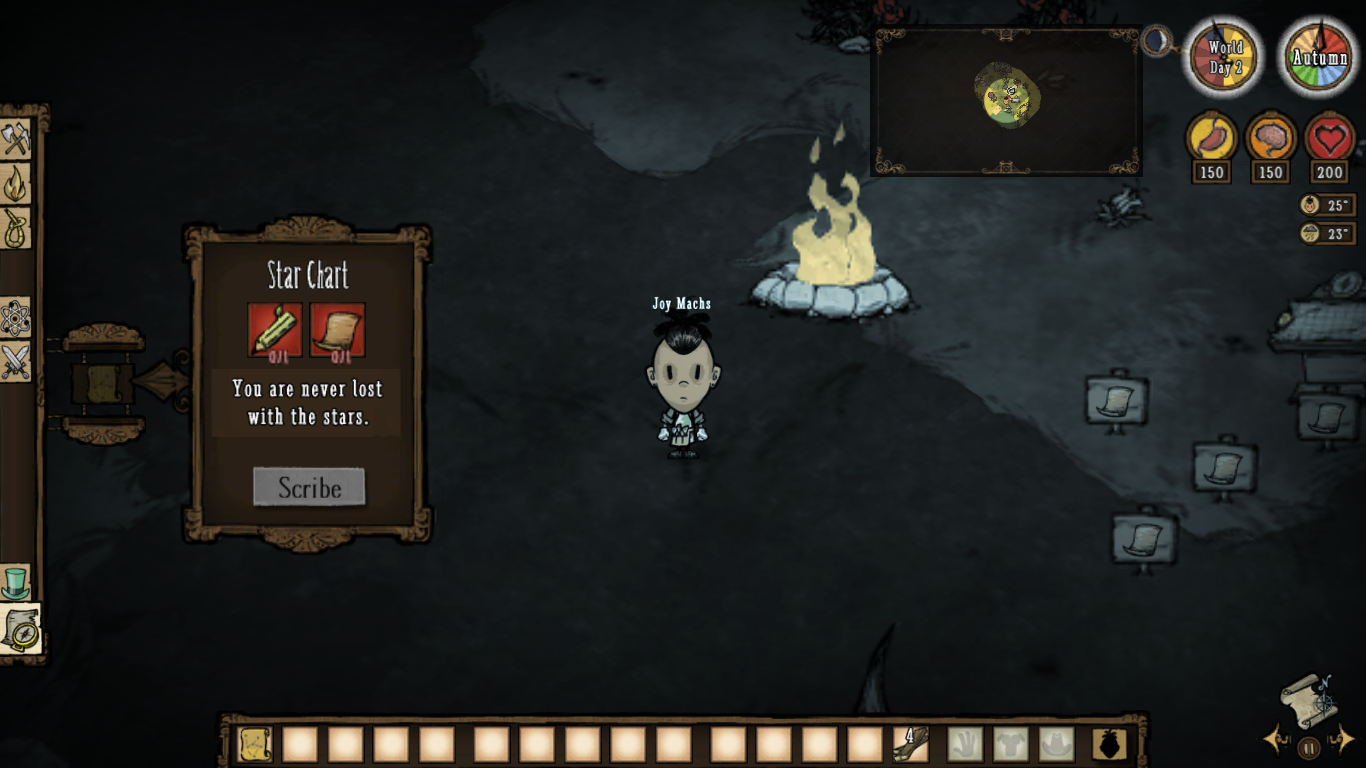The width and height of the screenshot is (1366, 768).
Task: Select the twigs stack in inventory
Action: (x=910, y=744)
